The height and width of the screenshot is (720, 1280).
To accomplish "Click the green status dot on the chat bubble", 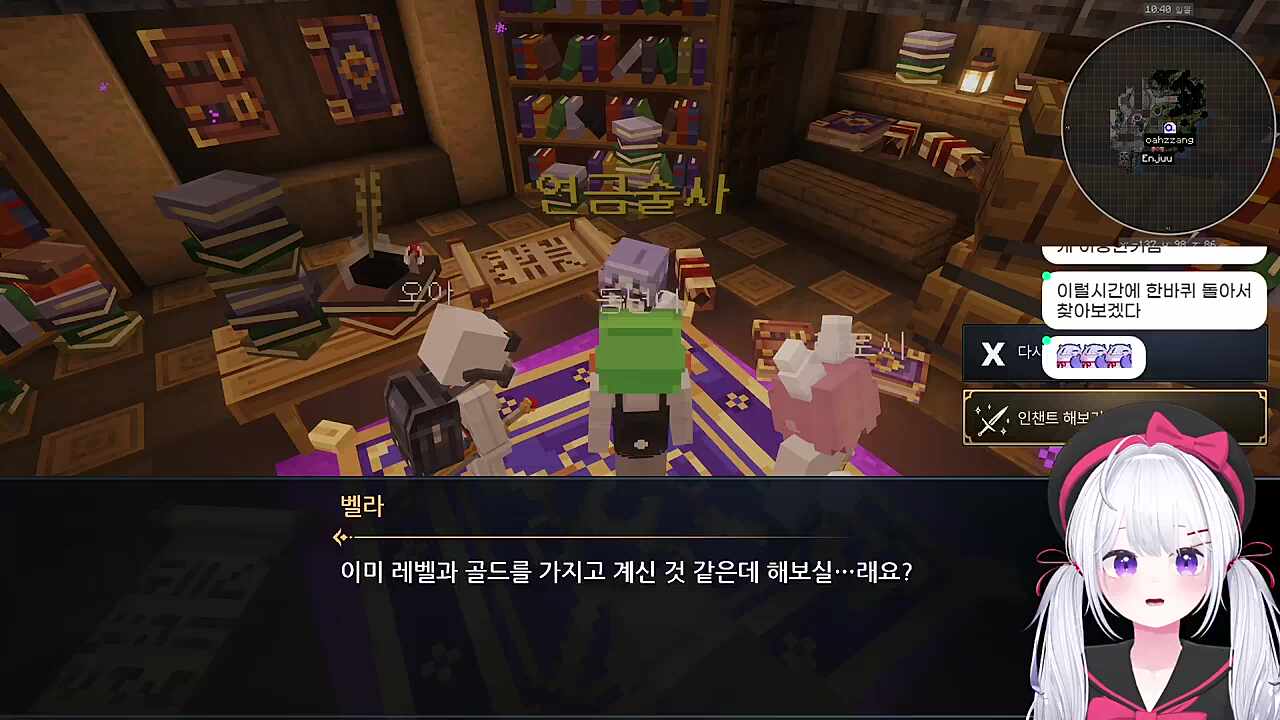I will (x=1046, y=275).
